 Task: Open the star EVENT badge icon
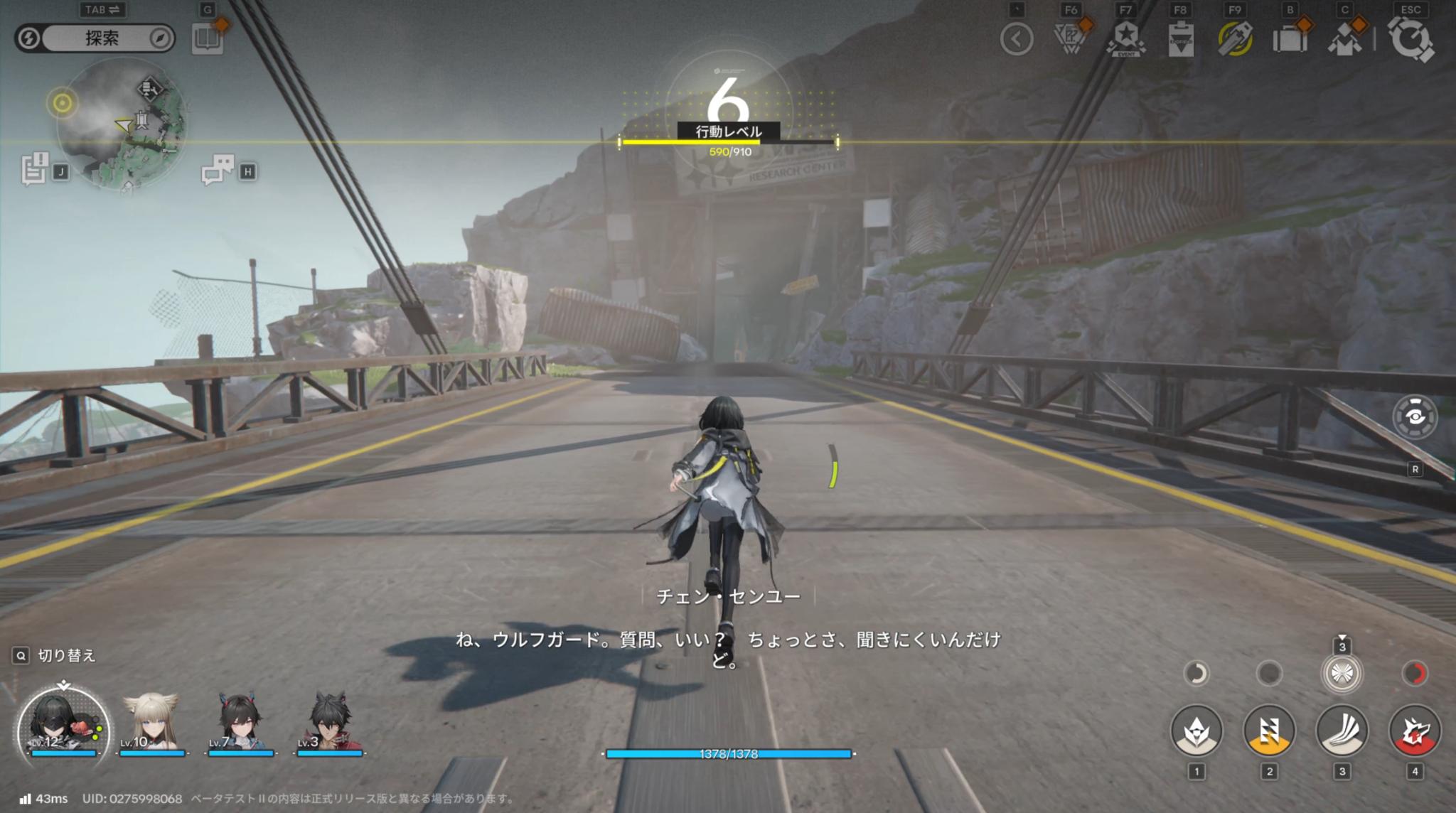[x=1127, y=39]
